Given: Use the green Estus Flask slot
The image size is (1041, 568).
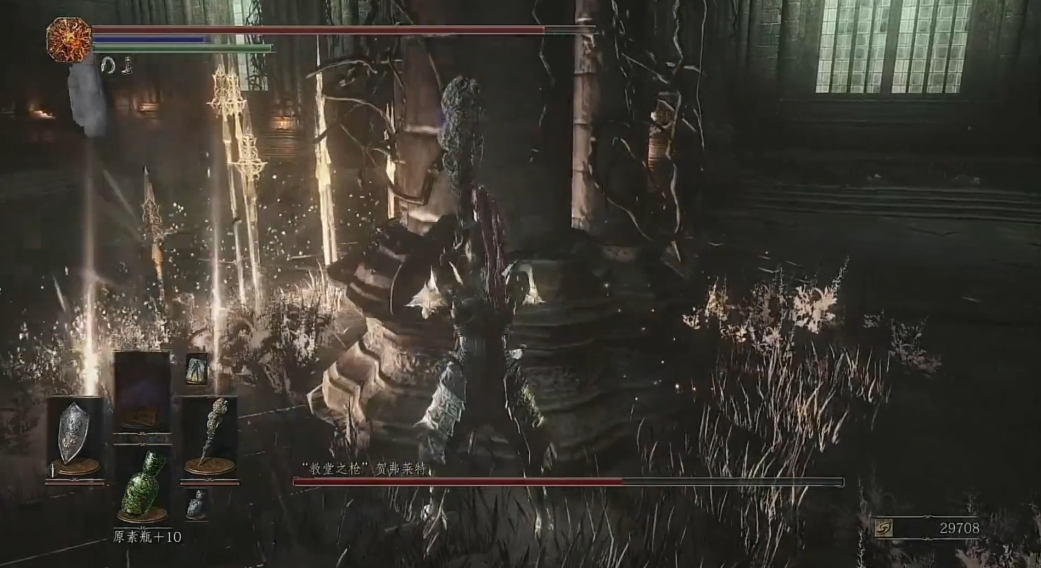Looking at the screenshot, I should [x=142, y=485].
